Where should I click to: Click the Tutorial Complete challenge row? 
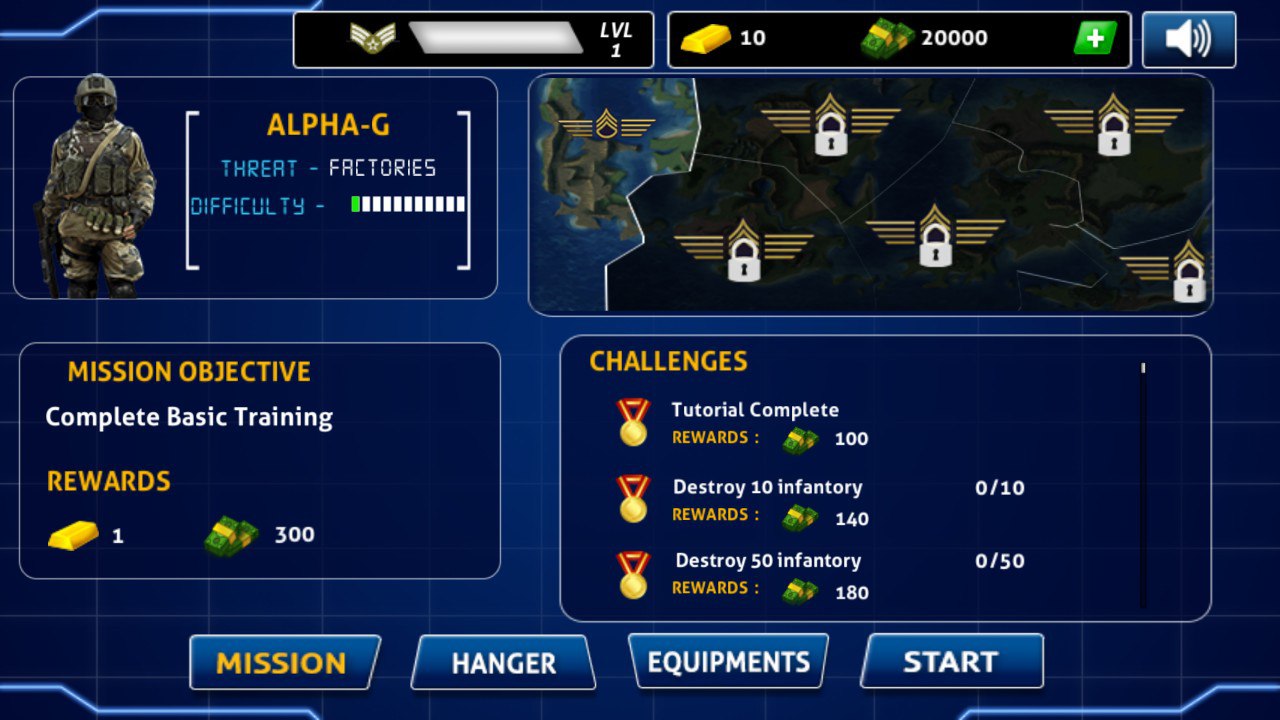coord(755,423)
